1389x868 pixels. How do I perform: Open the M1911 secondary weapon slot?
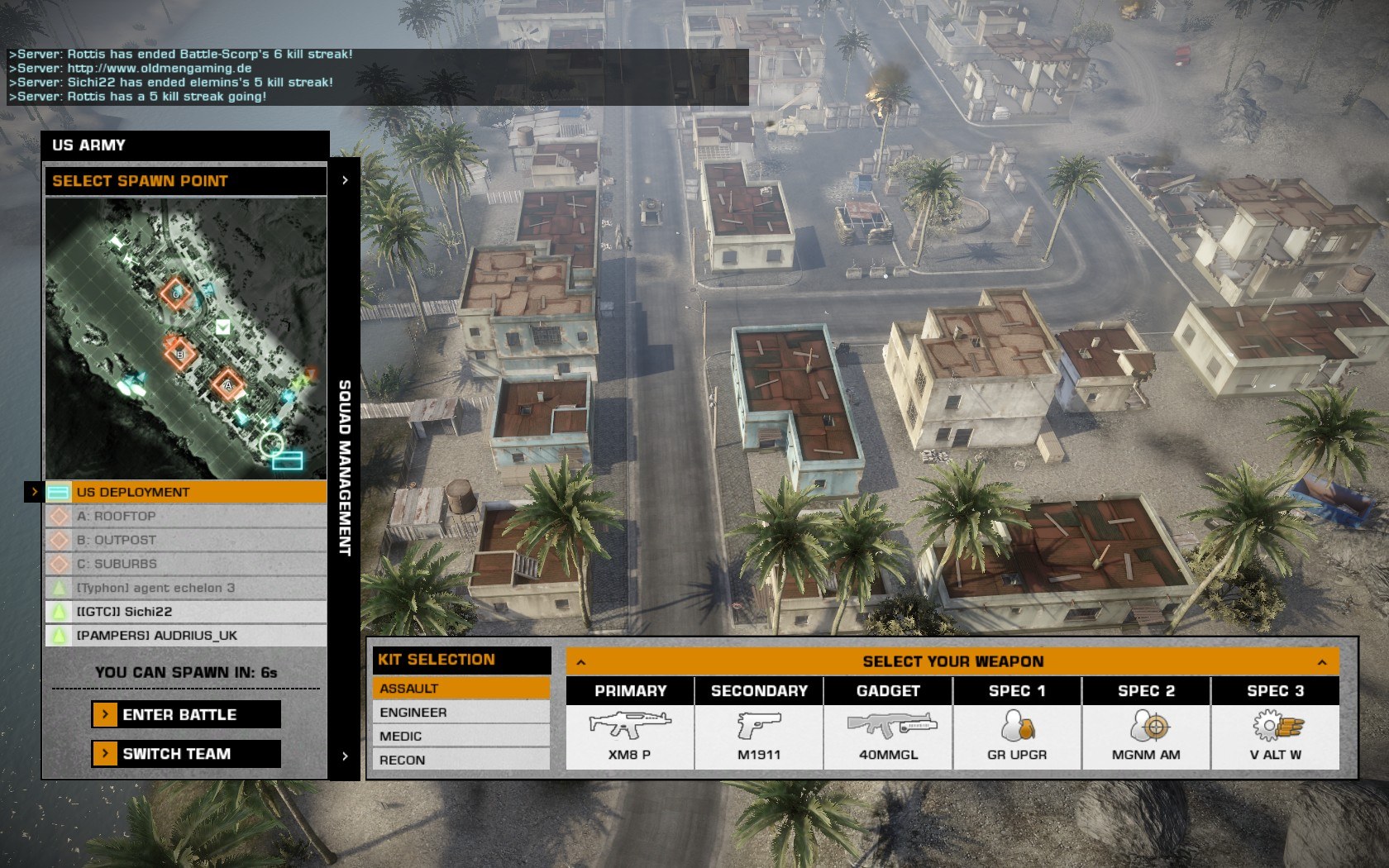click(759, 736)
